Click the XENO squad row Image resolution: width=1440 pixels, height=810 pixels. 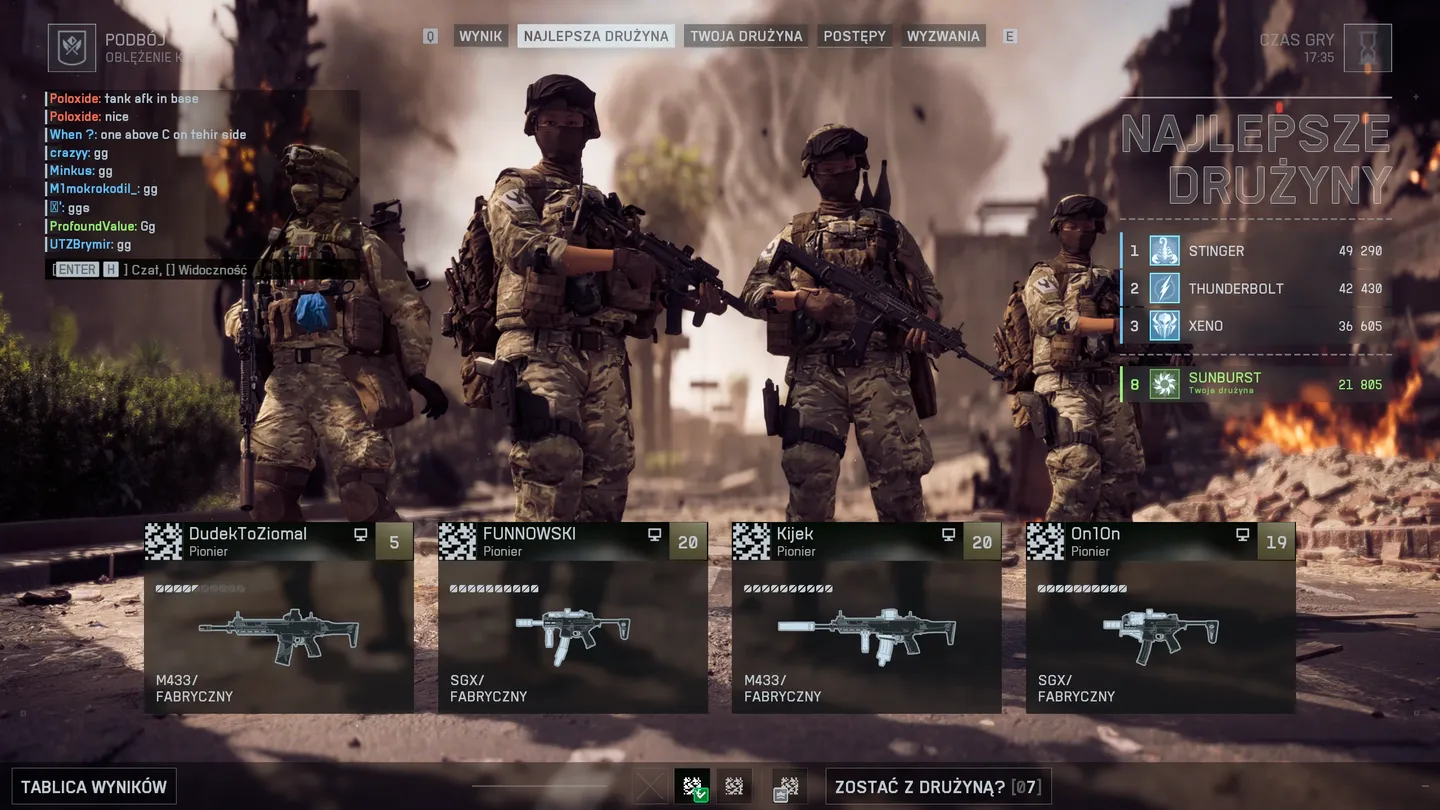click(x=1256, y=326)
